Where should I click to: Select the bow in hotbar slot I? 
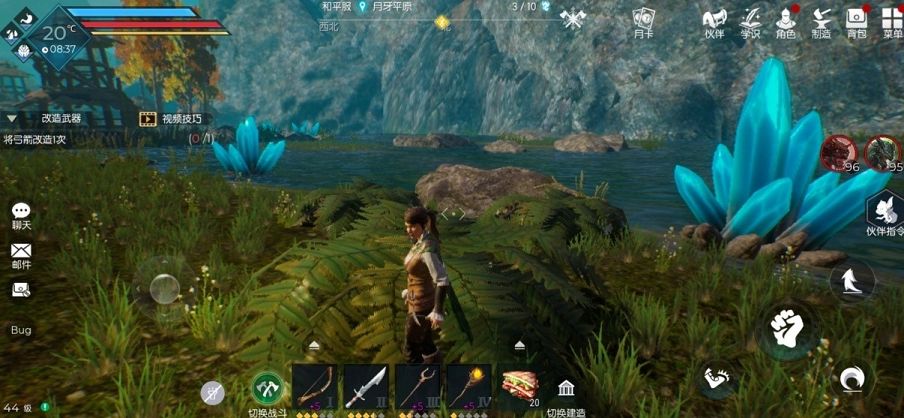[x=313, y=386]
